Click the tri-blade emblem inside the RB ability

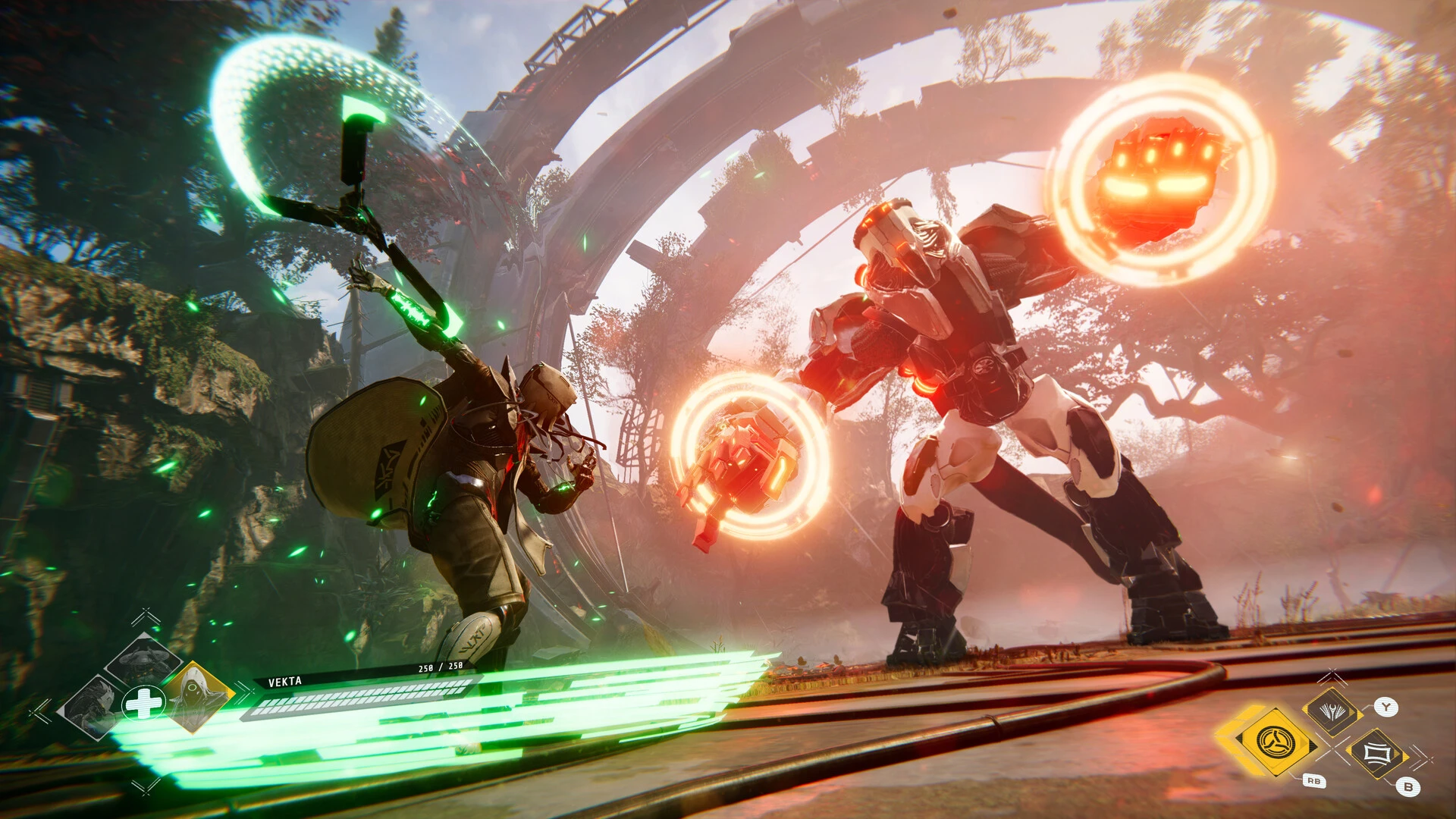[x=1275, y=740]
